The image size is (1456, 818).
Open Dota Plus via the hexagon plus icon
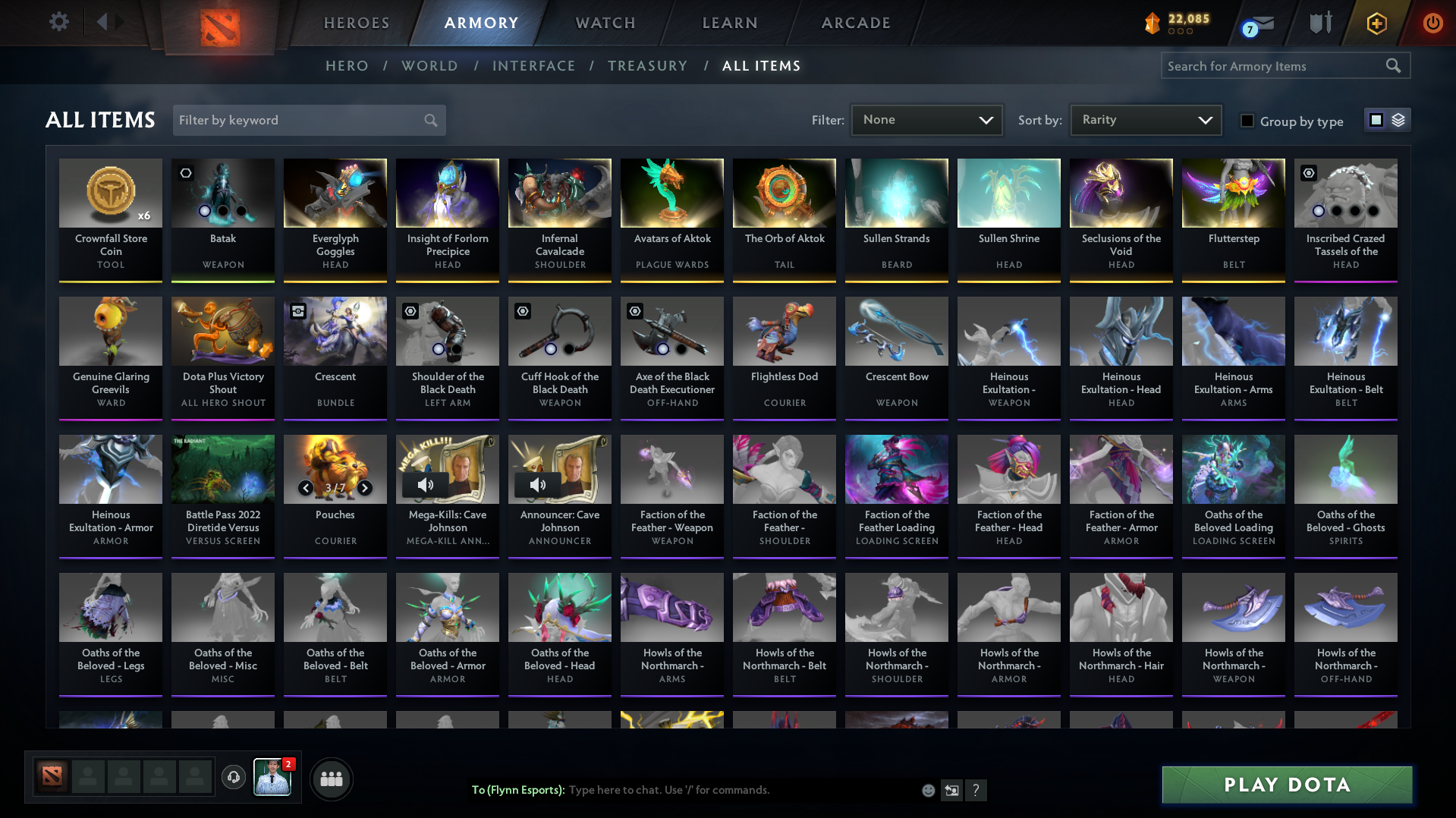click(1376, 24)
